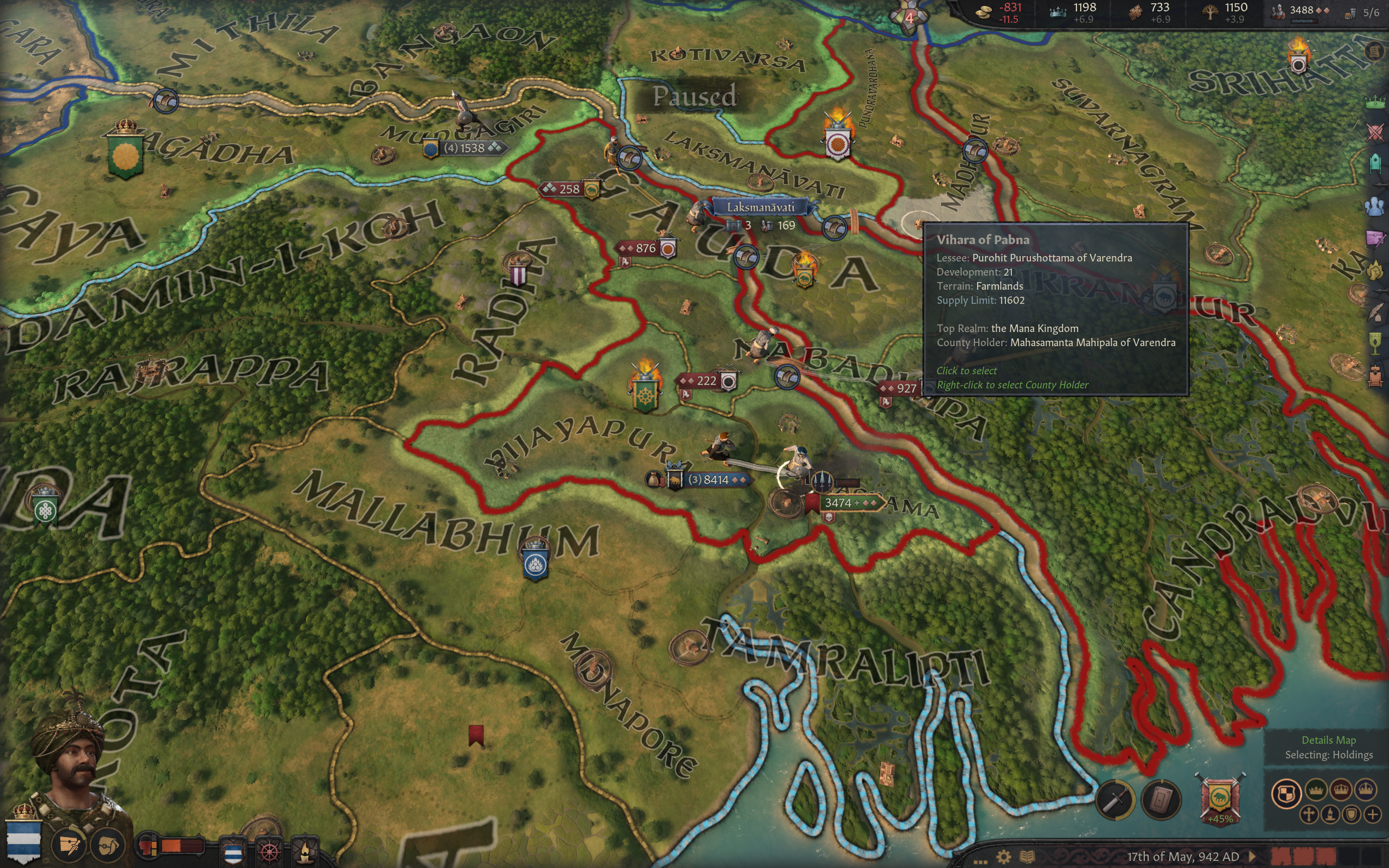Expand more map modes plus button
1389x868 pixels.
[x=1372, y=815]
